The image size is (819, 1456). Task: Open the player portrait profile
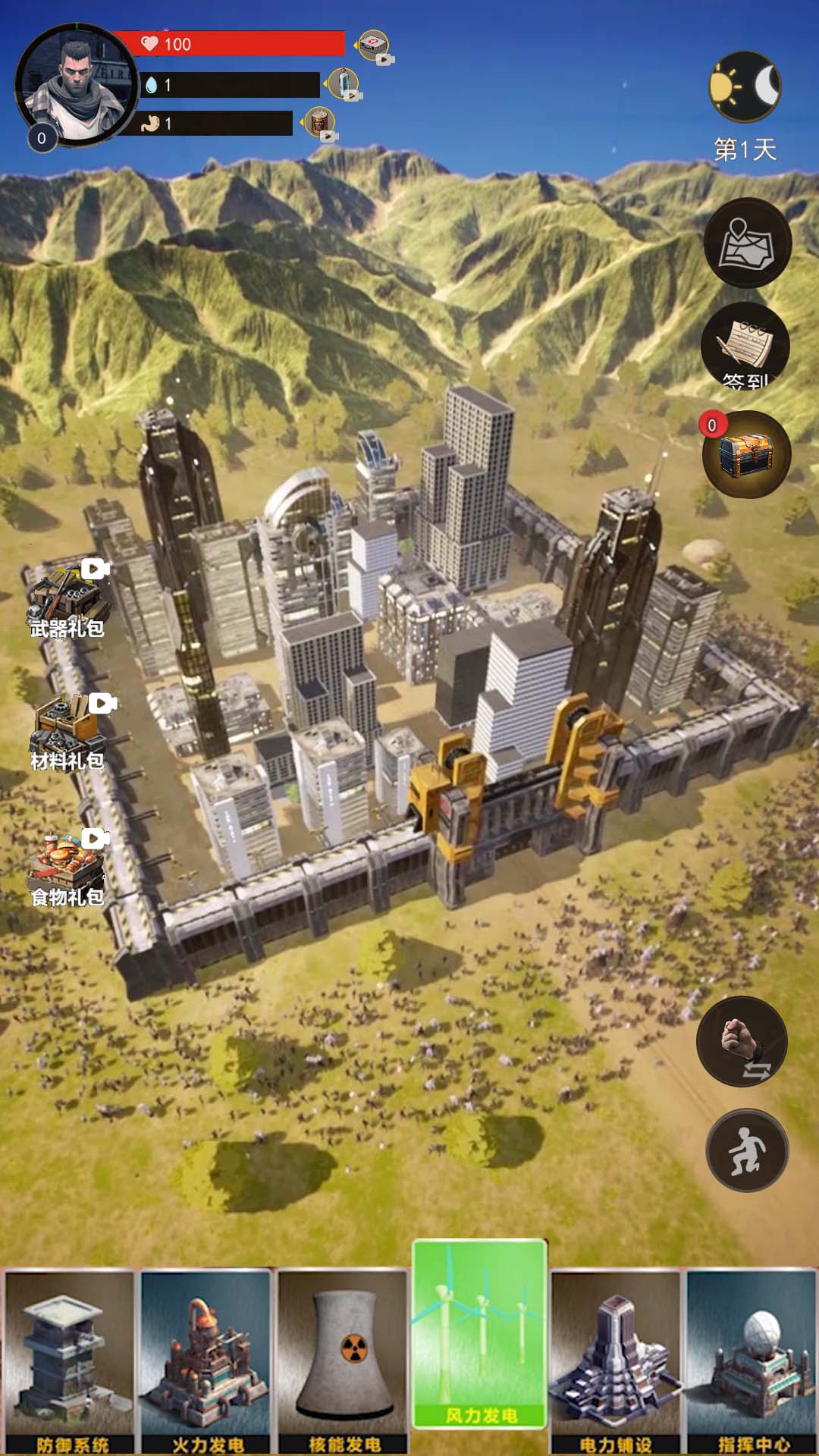(76, 85)
